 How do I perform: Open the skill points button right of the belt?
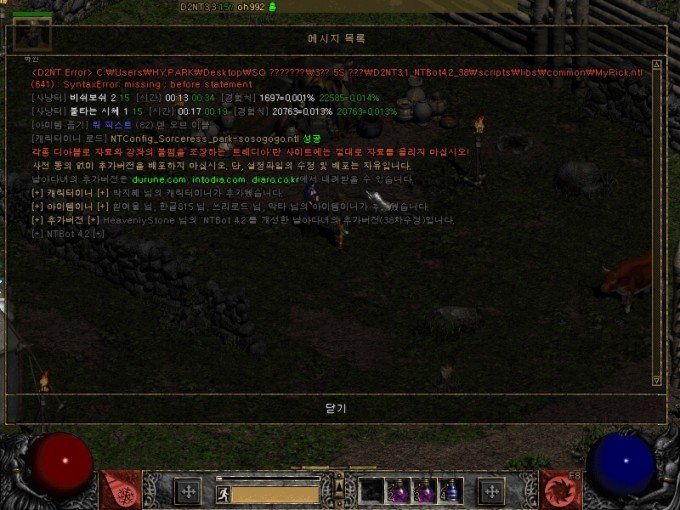coord(490,490)
